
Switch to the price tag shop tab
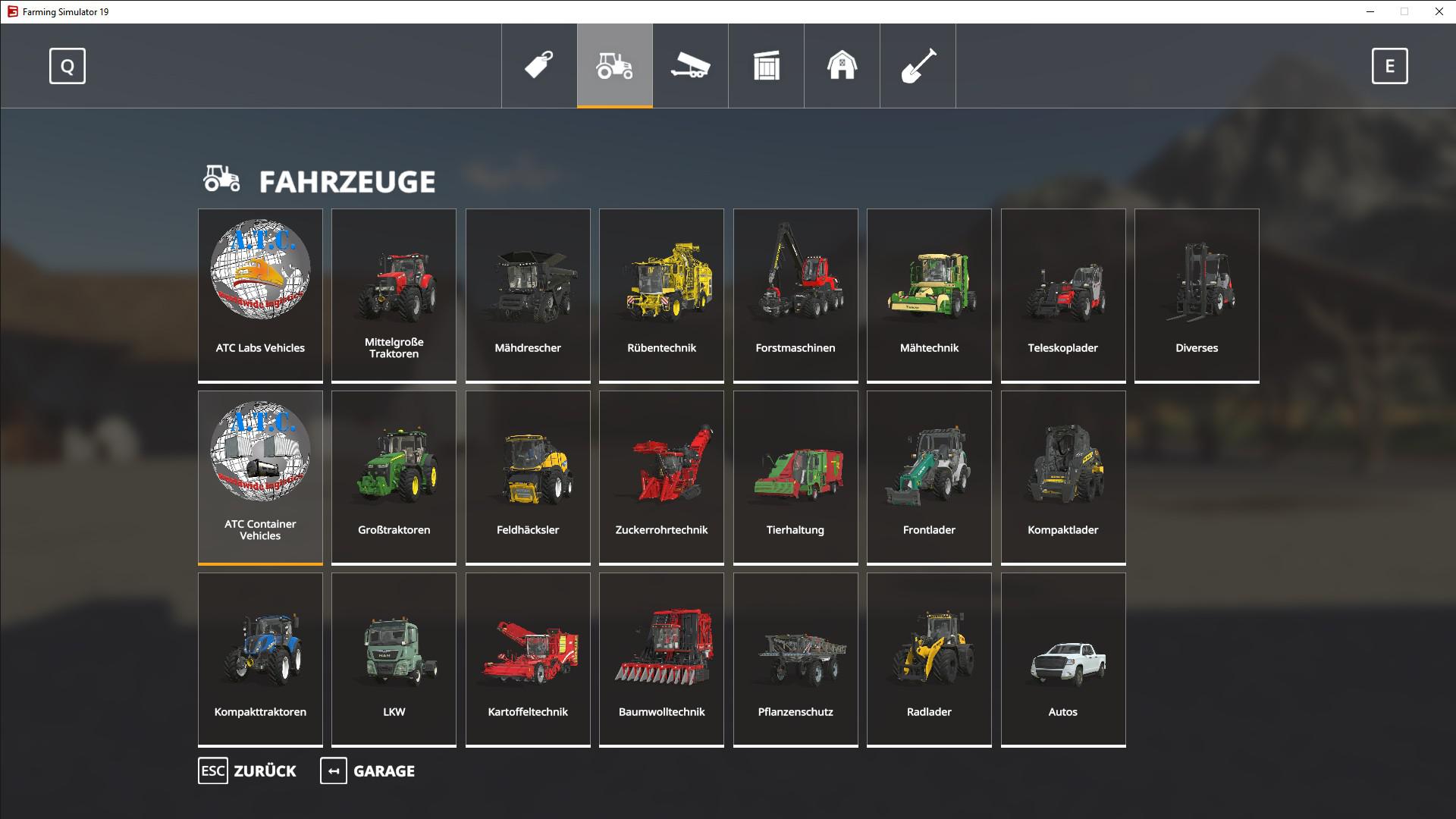[539, 66]
